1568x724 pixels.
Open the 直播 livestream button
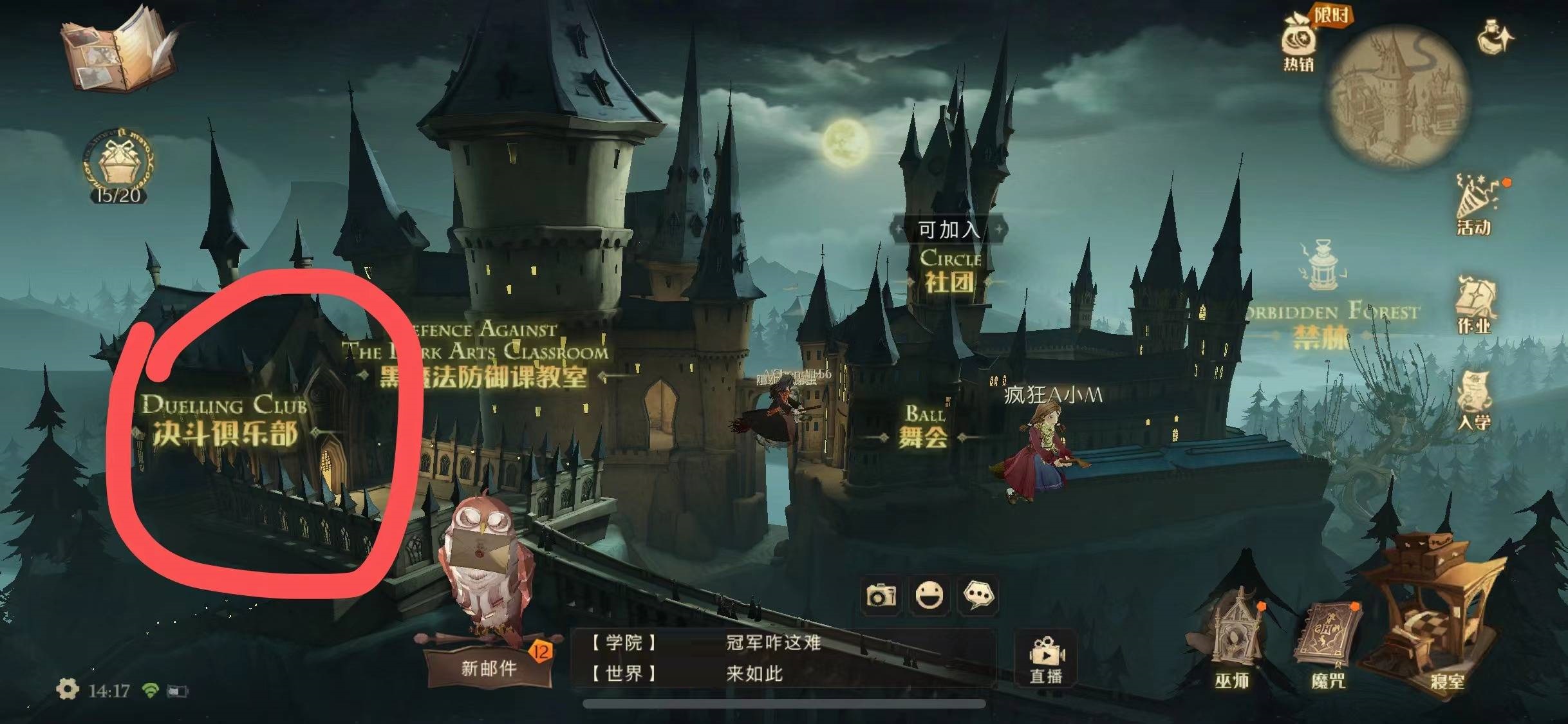[x=1046, y=660]
